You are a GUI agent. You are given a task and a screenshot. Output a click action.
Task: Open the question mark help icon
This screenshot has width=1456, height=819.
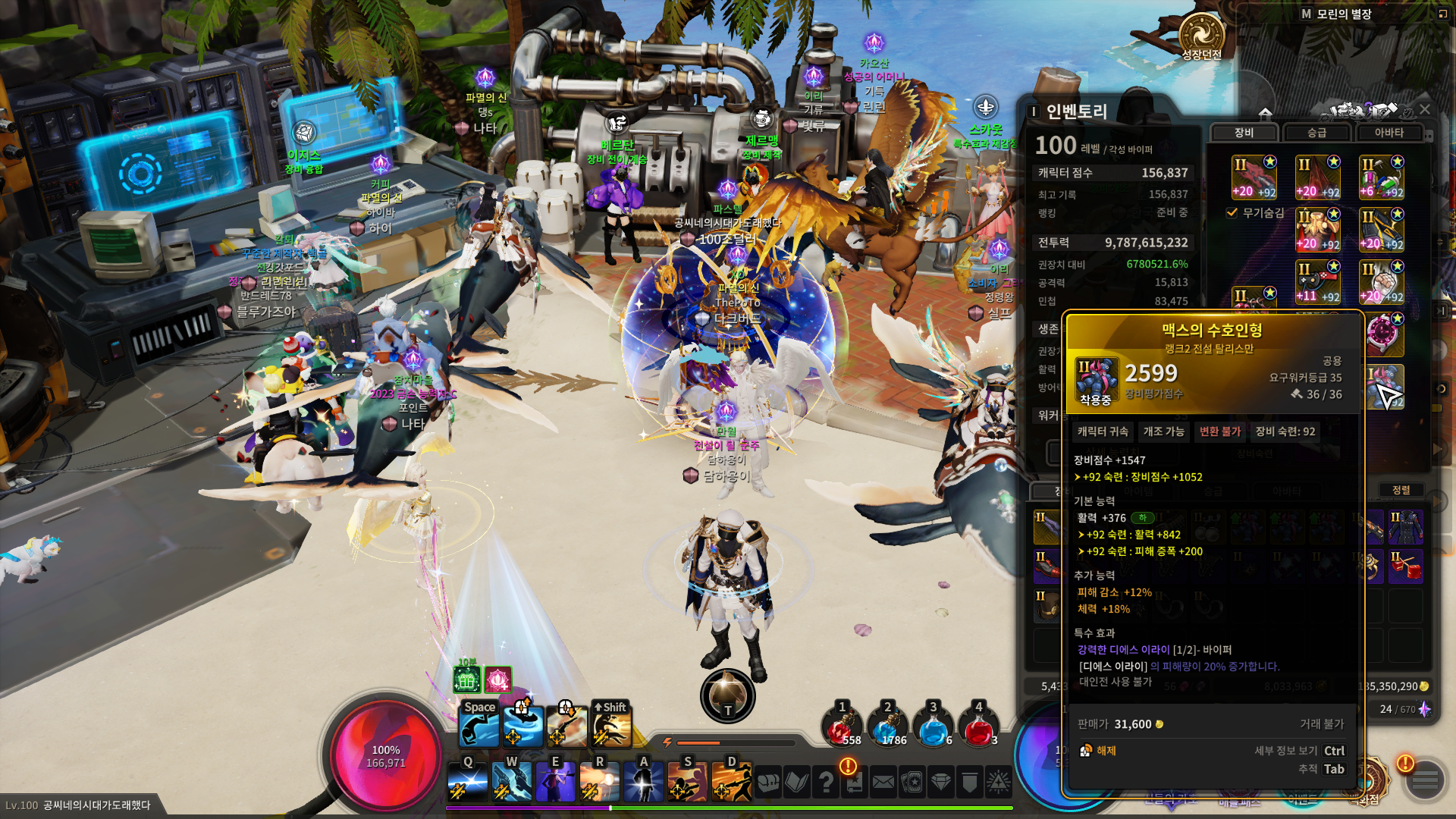[826, 782]
